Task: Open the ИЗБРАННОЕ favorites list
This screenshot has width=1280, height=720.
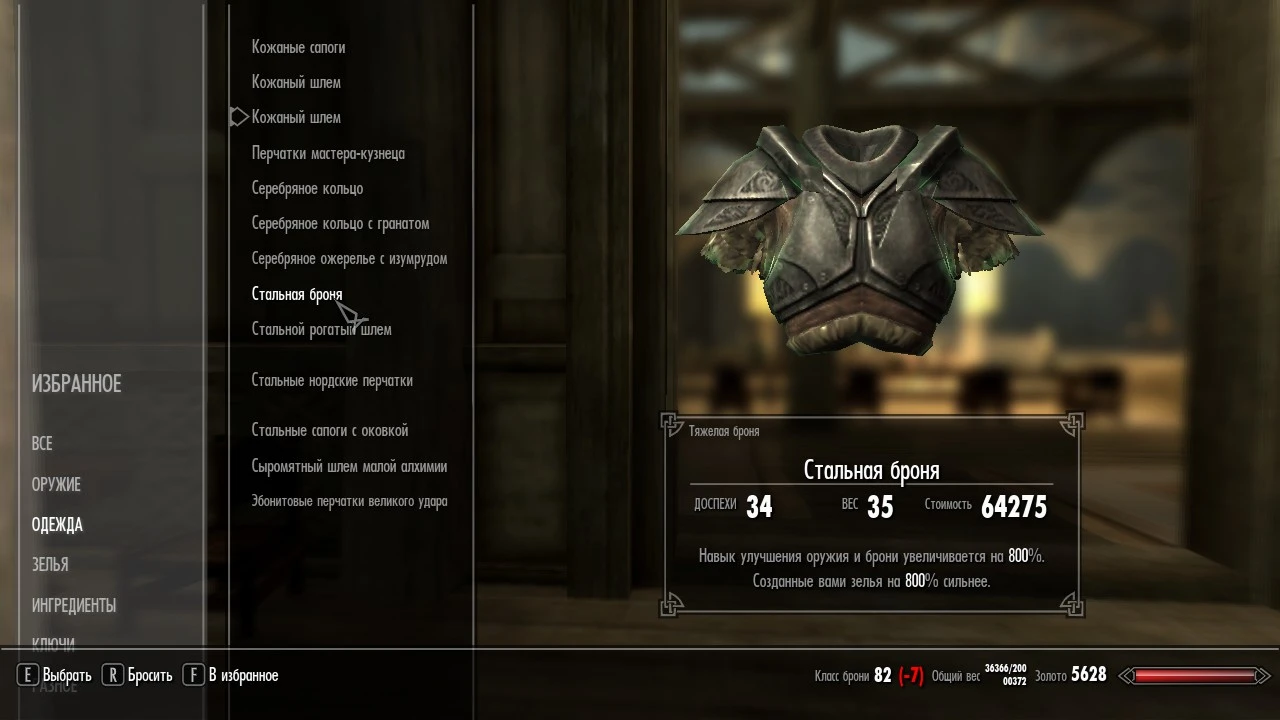Action: pyautogui.click(x=75, y=383)
